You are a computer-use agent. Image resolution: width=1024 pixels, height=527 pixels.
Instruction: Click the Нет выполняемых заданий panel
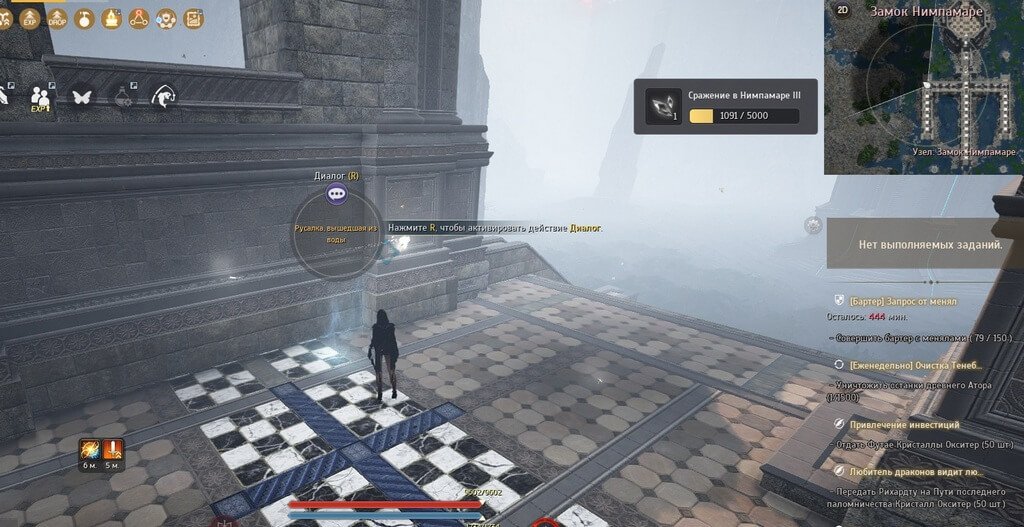click(x=923, y=244)
